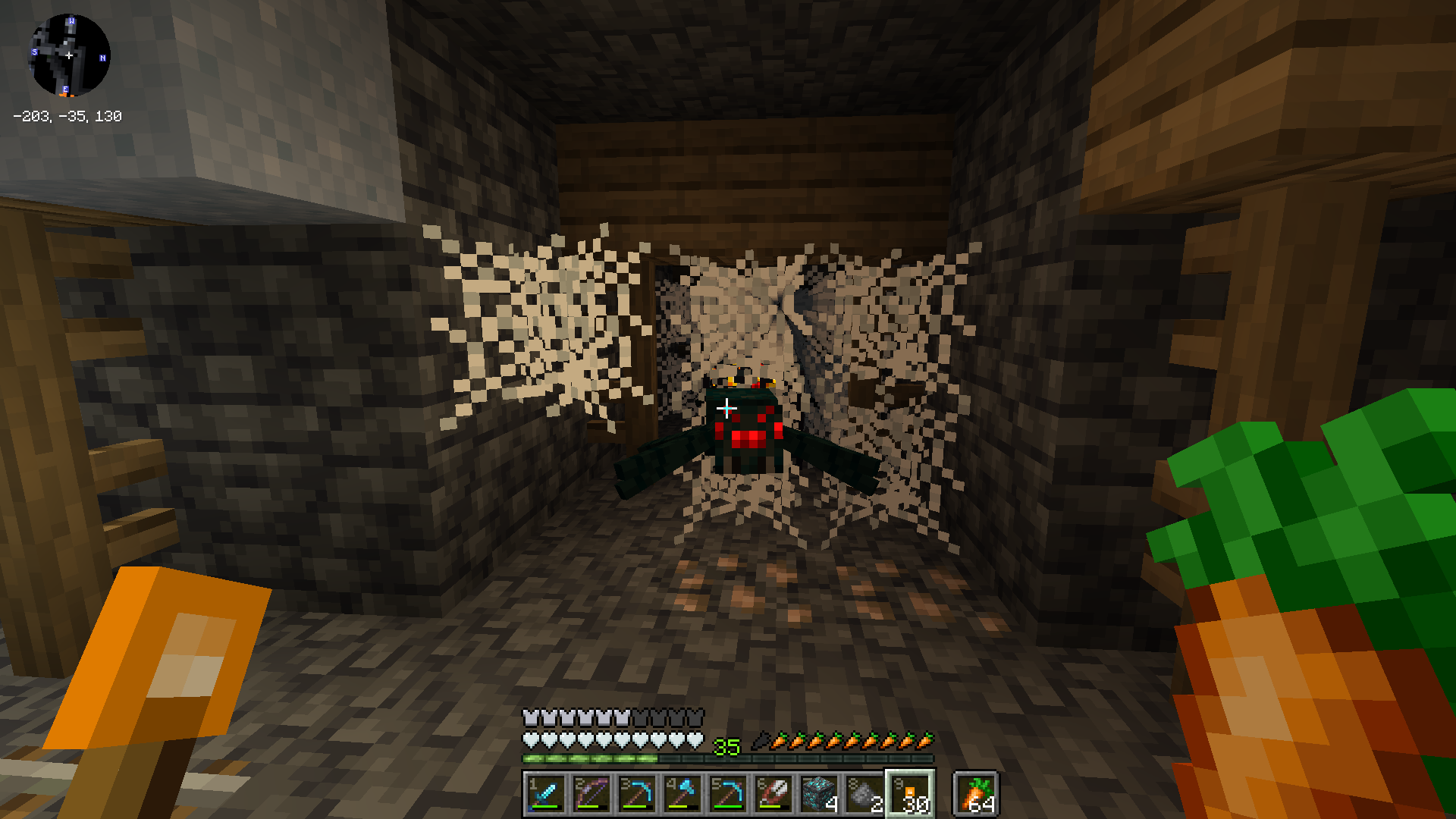The width and height of the screenshot is (1456, 819).
Task: Choose the diamond pickaxe in slot 3
Action: (x=636, y=794)
